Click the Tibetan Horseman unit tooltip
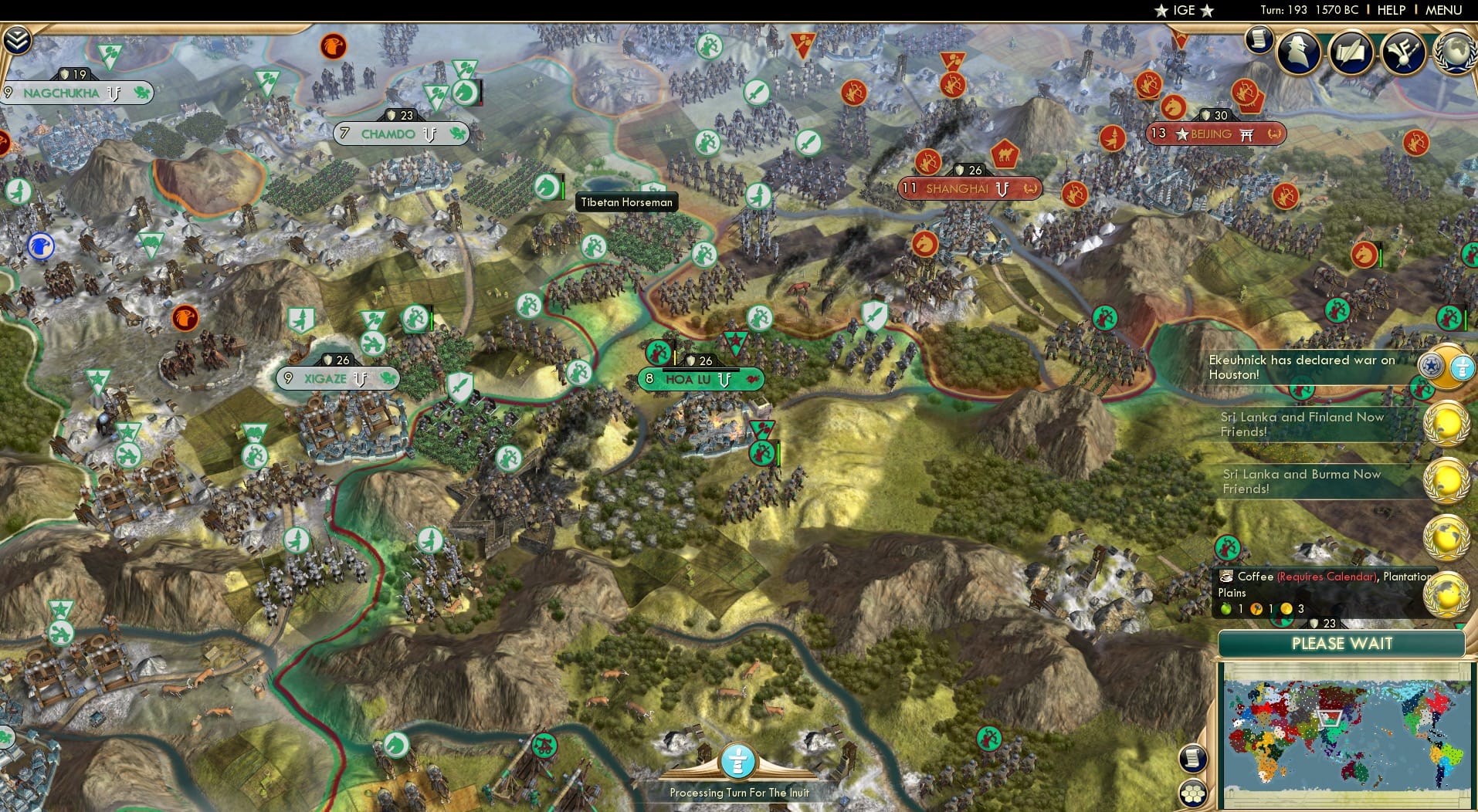This screenshot has height=812, width=1478. coord(627,202)
